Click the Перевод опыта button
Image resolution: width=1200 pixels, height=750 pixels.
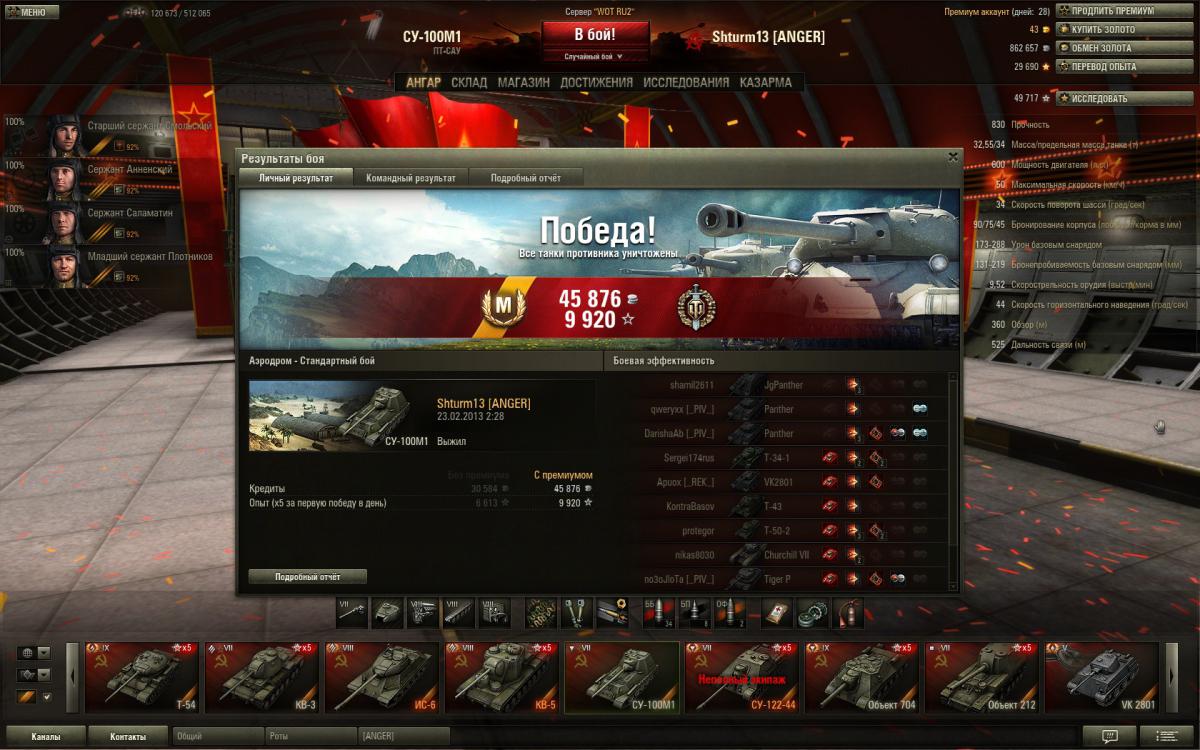[1103, 67]
